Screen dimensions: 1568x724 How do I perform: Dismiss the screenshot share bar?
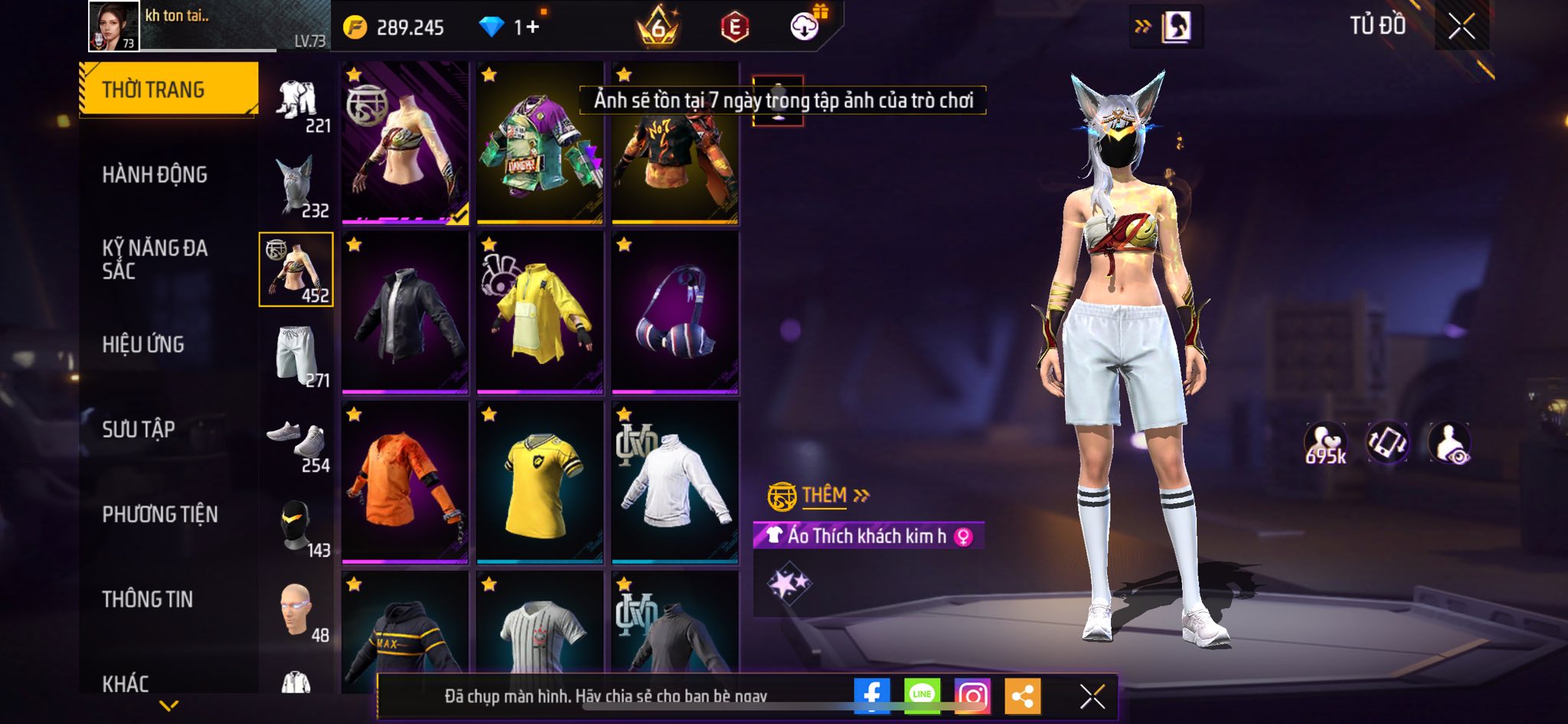click(x=1092, y=696)
